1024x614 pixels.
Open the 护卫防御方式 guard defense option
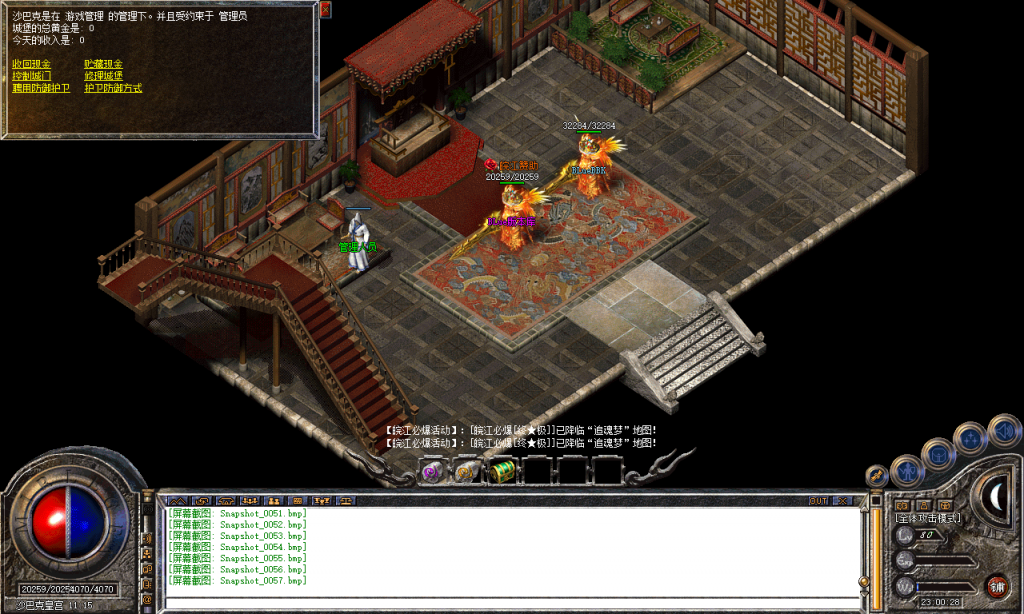coord(113,88)
